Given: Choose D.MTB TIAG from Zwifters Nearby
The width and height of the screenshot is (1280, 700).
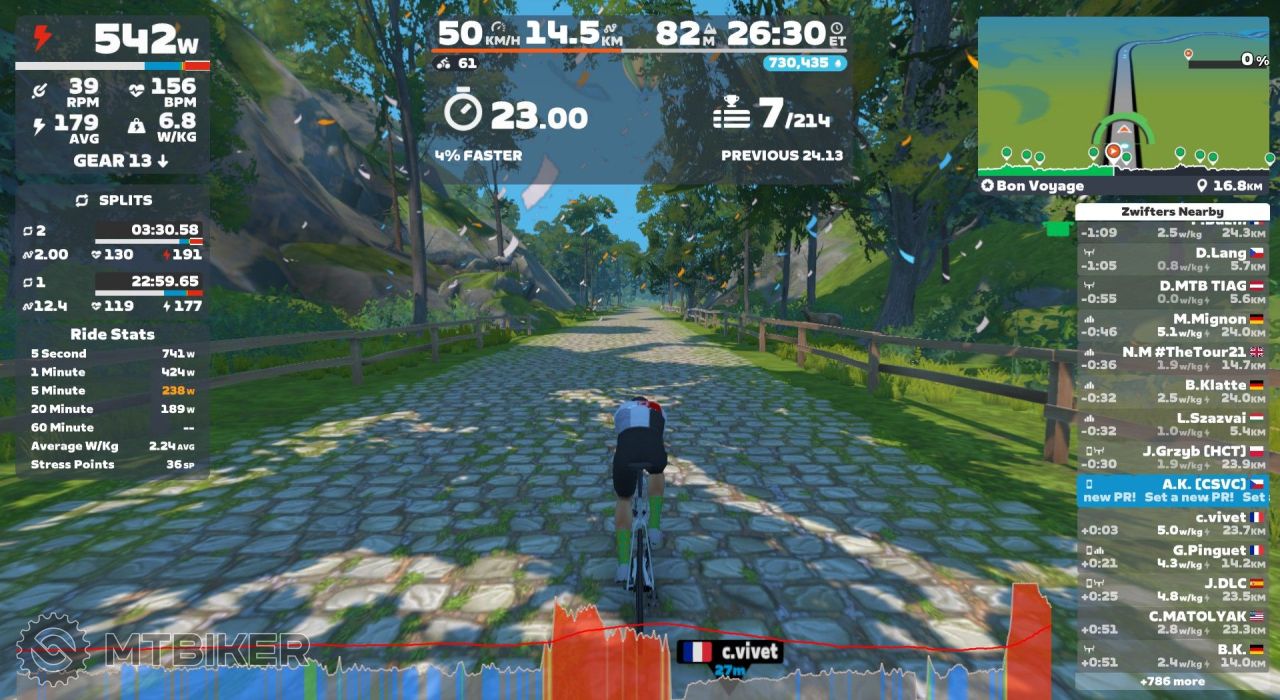Looking at the screenshot, I should (1173, 292).
